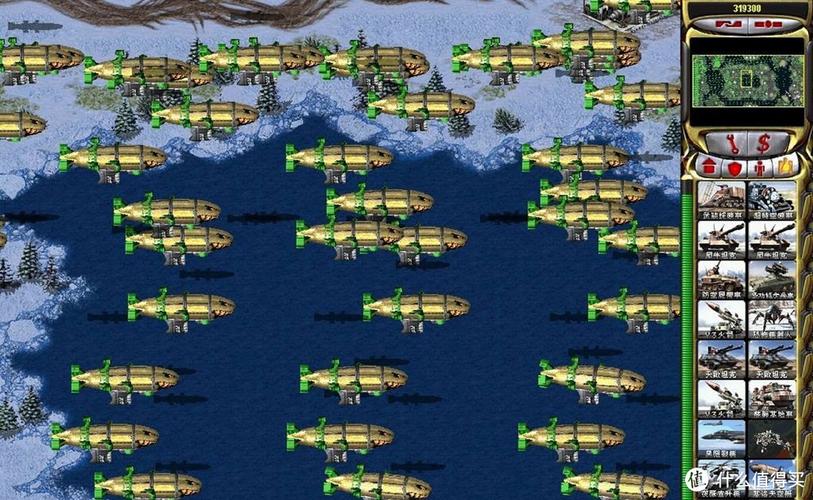This screenshot has width=813, height=500.
Task: Open the shield defenses build tab
Action: pos(733,166)
